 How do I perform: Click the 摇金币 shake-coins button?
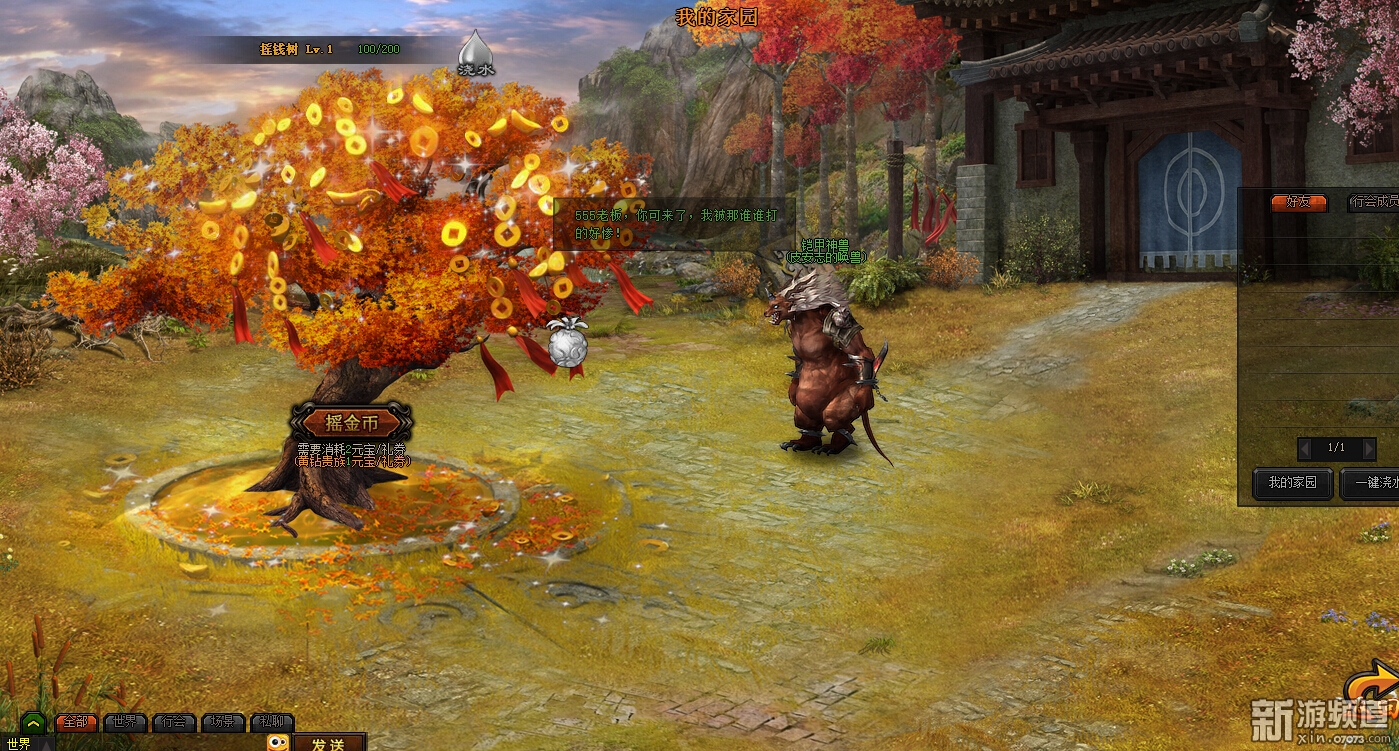click(351, 422)
